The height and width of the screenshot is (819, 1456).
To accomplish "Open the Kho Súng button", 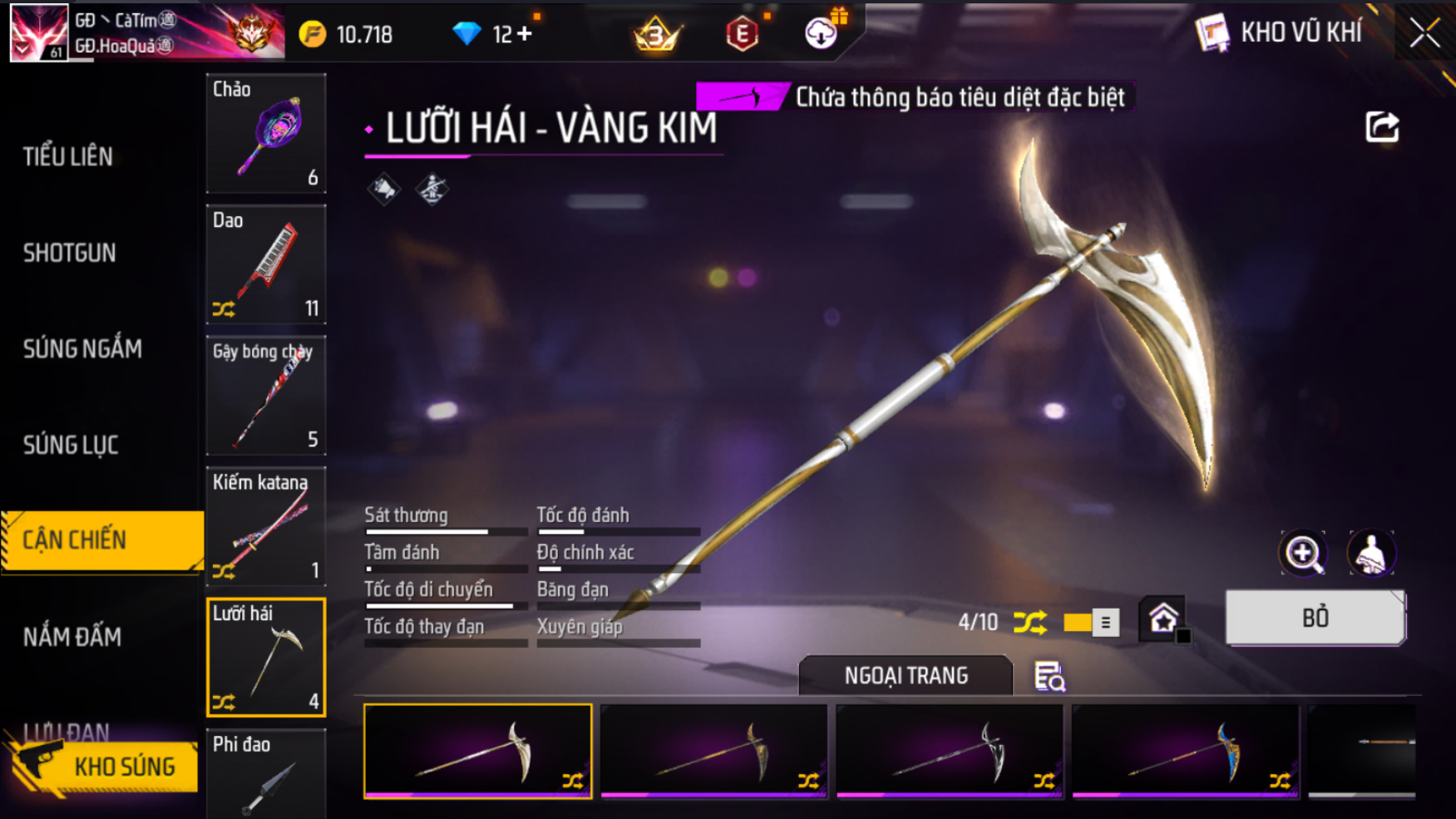I will coord(104,767).
